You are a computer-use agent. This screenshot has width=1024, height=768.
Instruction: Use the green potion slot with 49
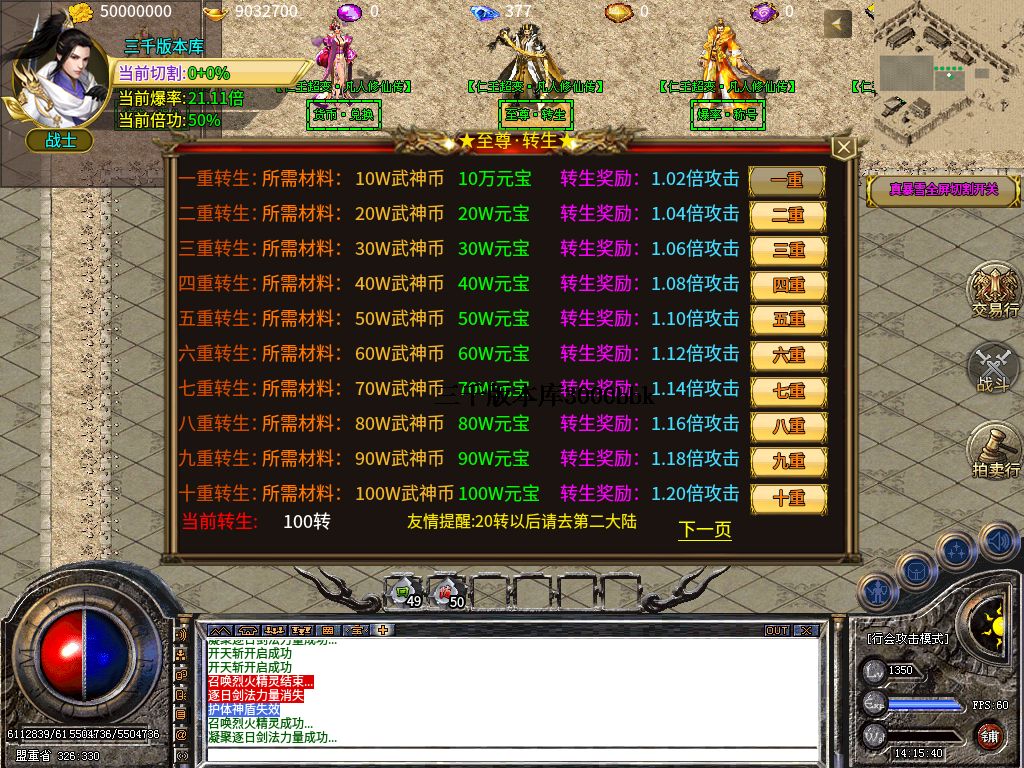[406, 592]
